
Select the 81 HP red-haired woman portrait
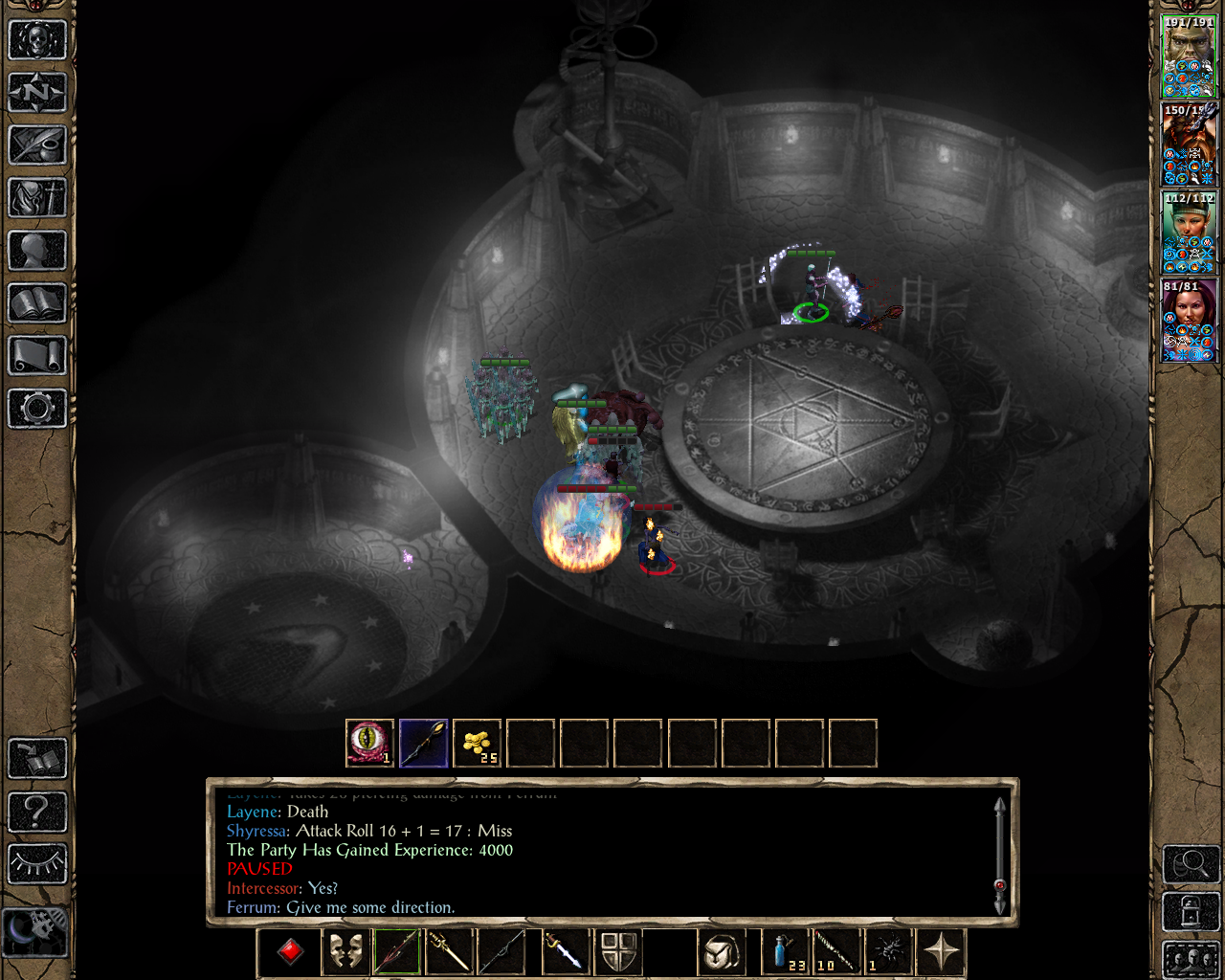[x=1189, y=320]
